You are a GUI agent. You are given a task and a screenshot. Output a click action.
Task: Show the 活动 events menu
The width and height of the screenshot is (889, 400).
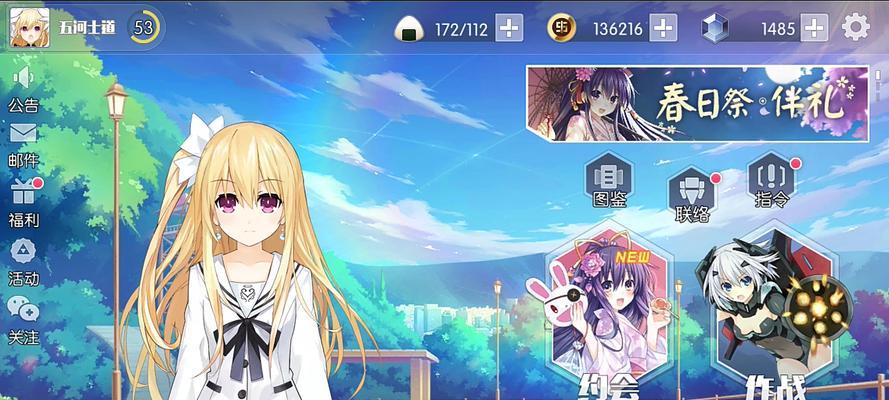(23, 260)
